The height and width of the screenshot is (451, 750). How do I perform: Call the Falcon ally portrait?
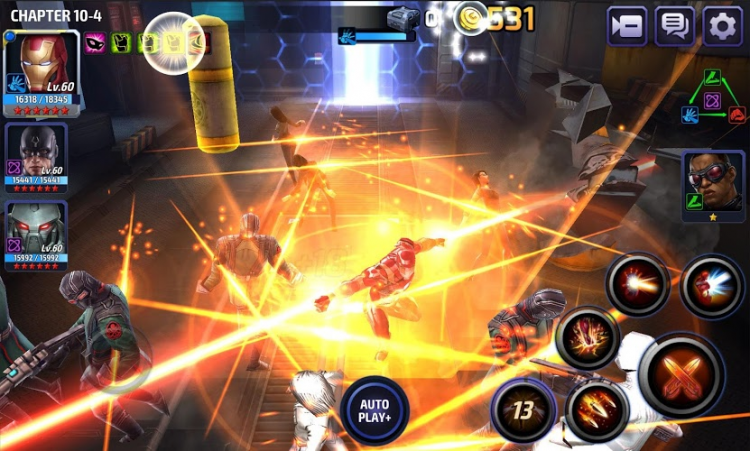[x=713, y=185]
